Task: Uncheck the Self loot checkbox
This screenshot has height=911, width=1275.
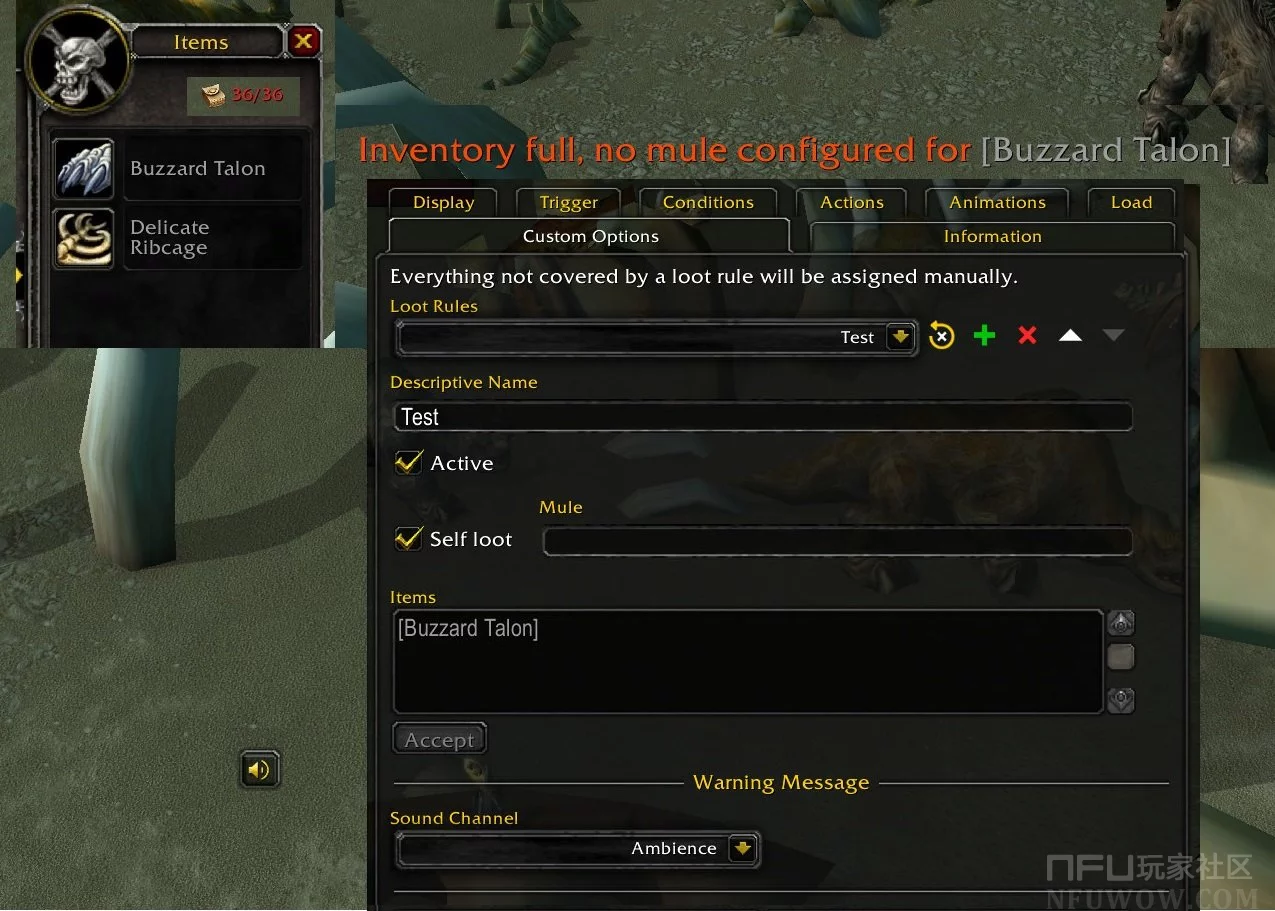Action: coord(408,539)
